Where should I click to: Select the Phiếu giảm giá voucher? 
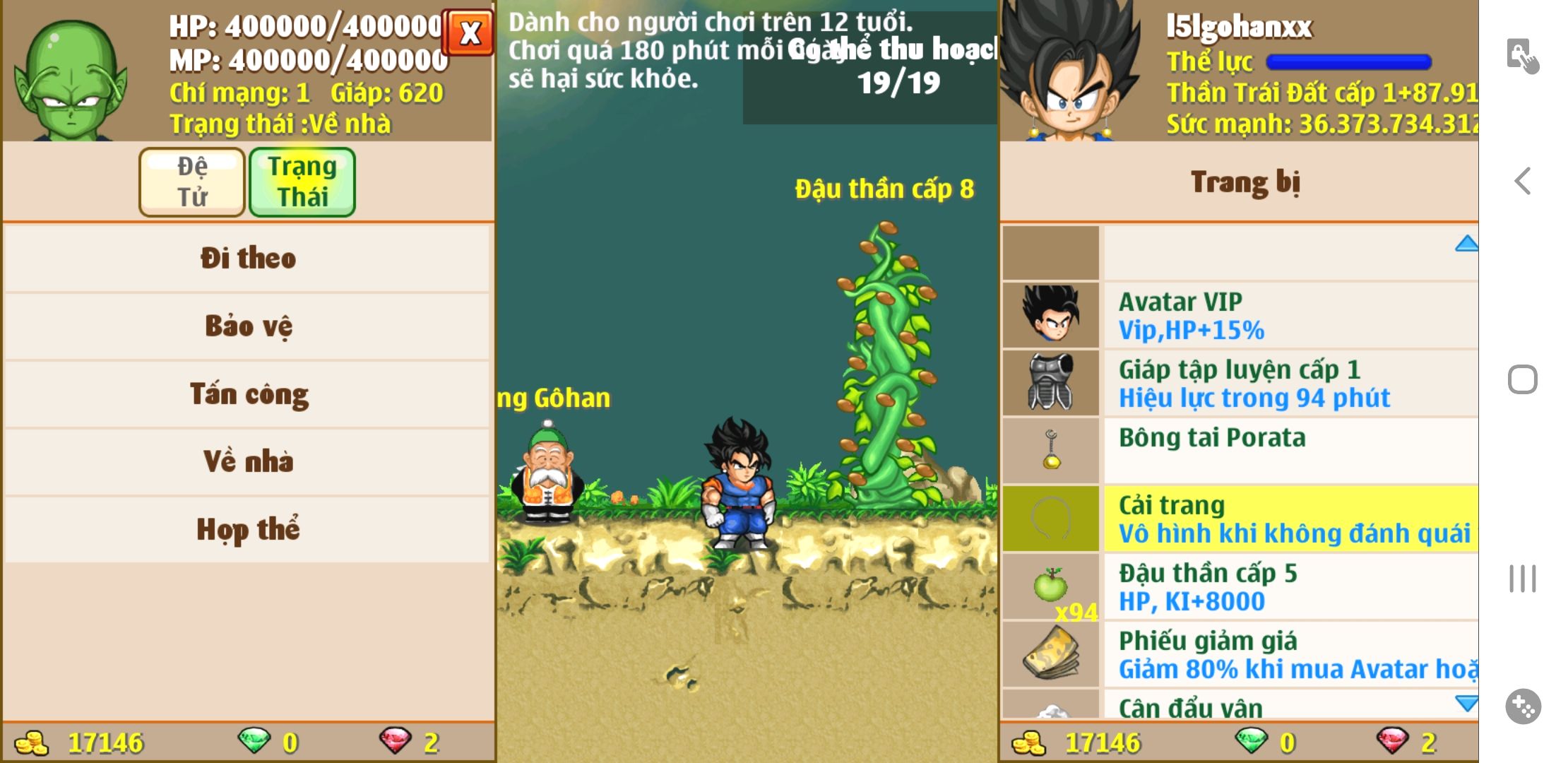[1289, 654]
